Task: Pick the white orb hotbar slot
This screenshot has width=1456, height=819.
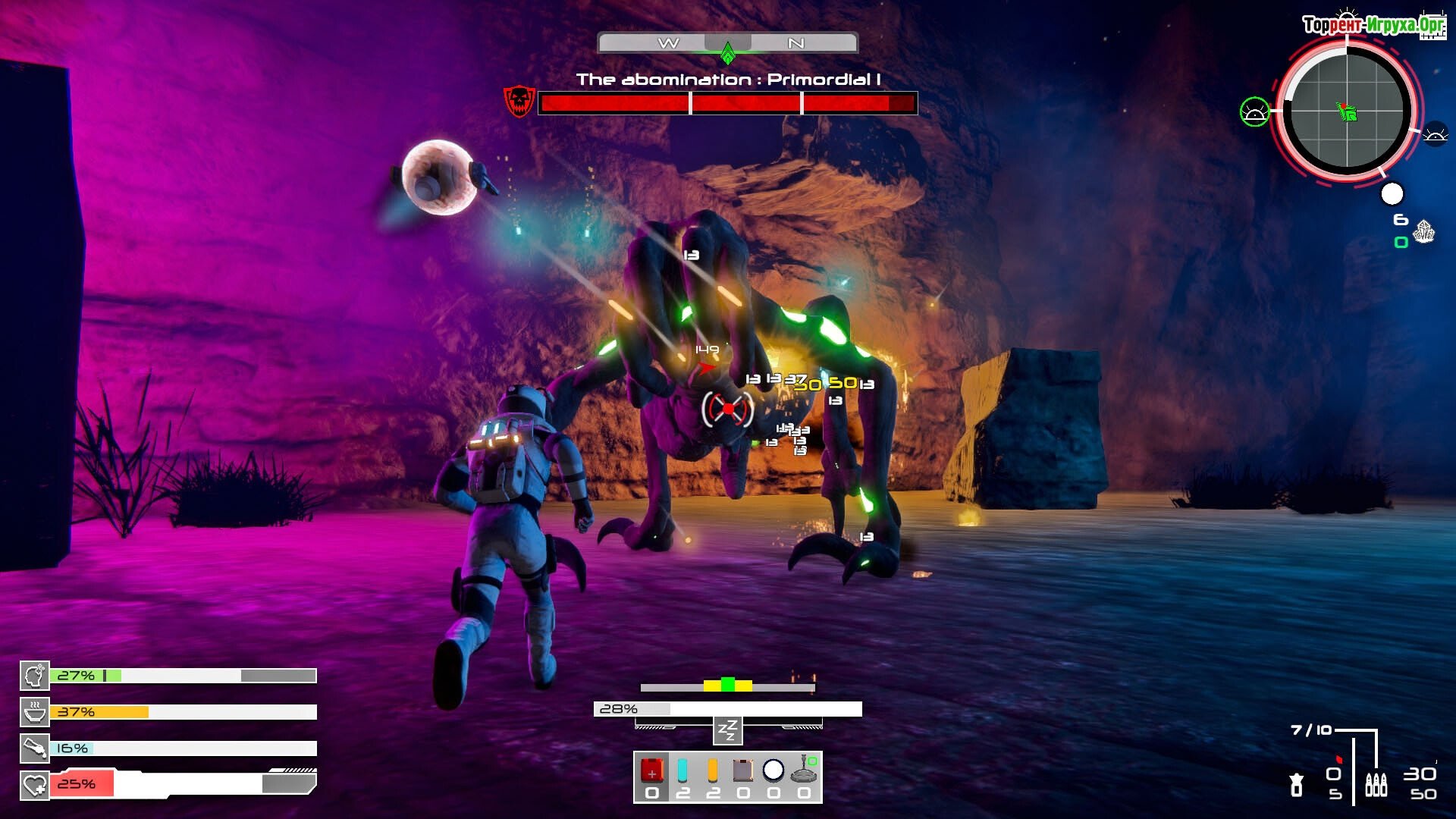Action: tap(773, 770)
